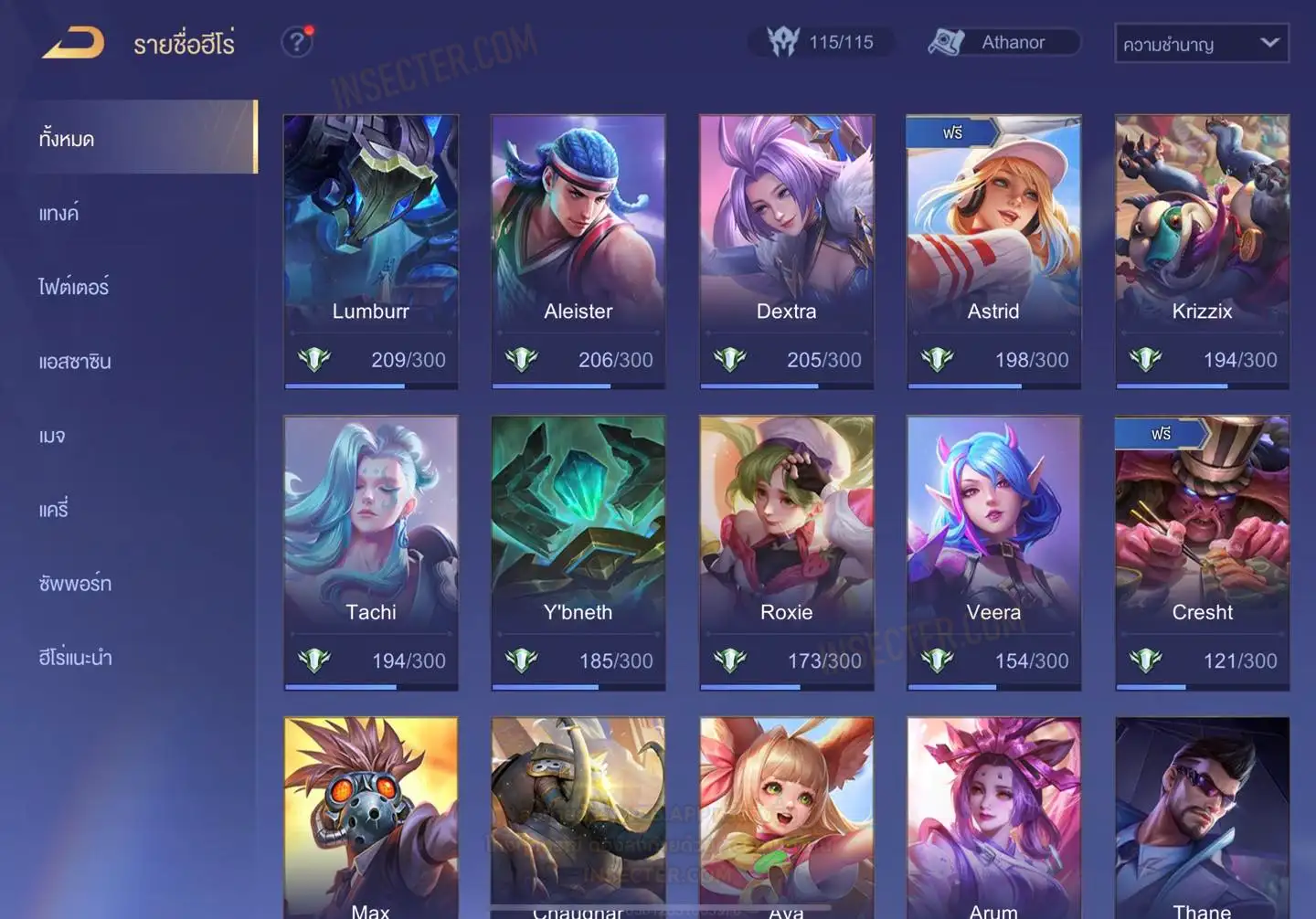Switch to the ไฟต์เตอร์ tab
Screen dimensions: 1316x919
pos(73,287)
